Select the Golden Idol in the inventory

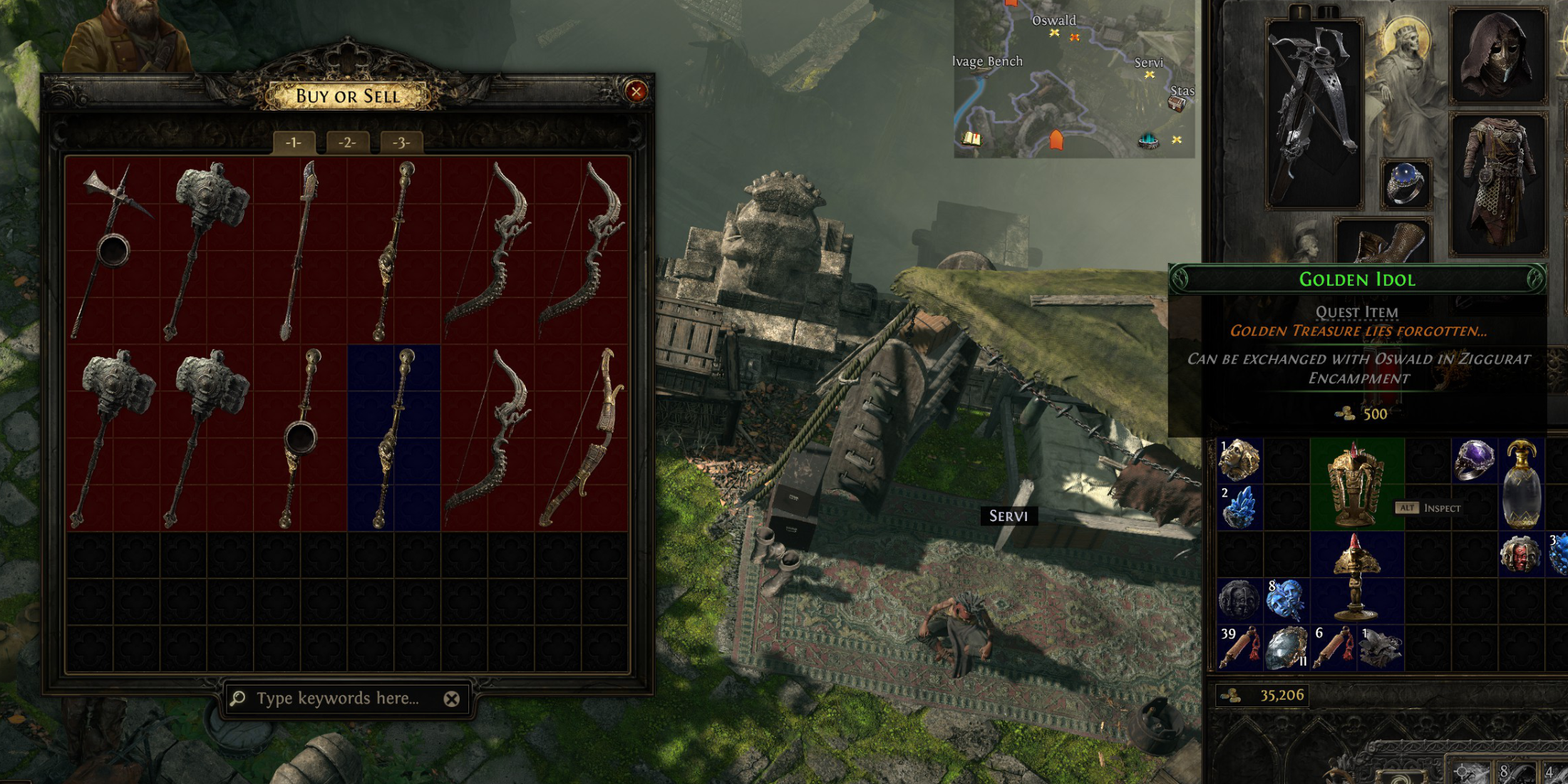[1356, 484]
